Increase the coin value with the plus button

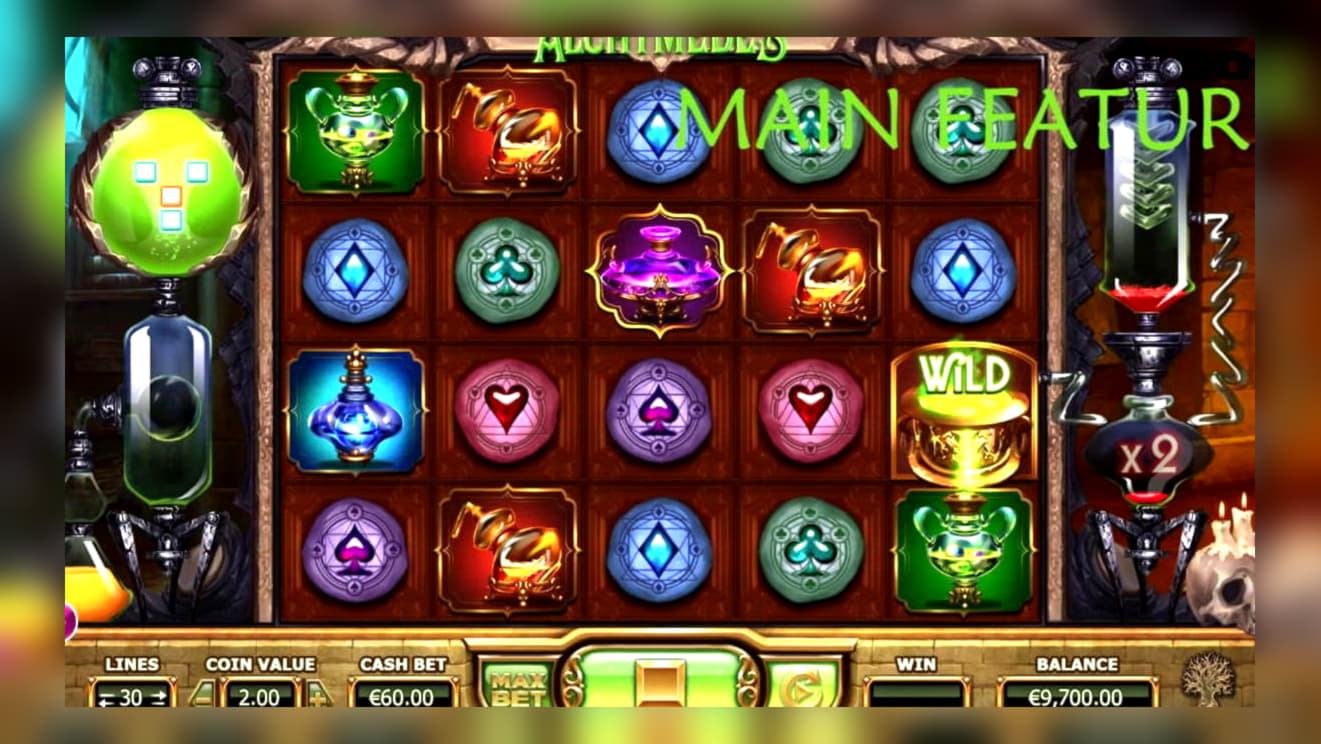pos(318,694)
